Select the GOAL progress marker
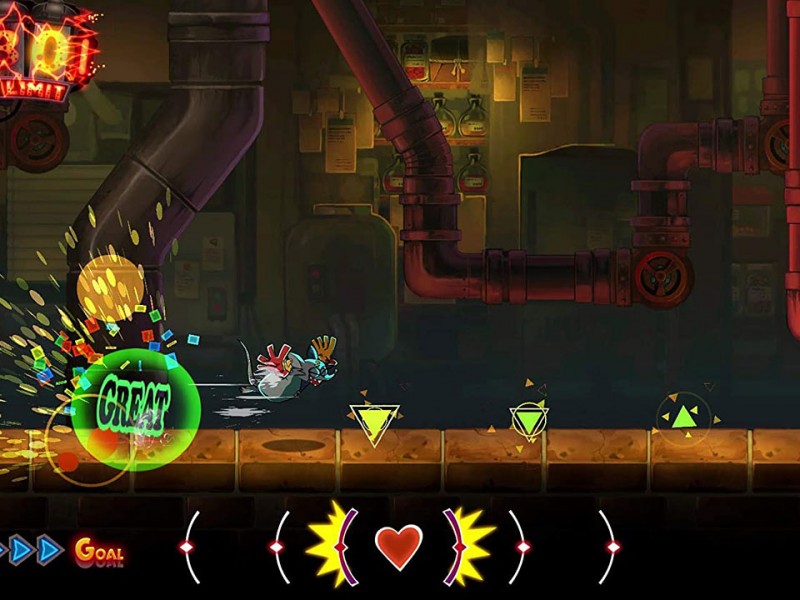Image resolution: width=800 pixels, height=600 pixels. (x=98, y=550)
